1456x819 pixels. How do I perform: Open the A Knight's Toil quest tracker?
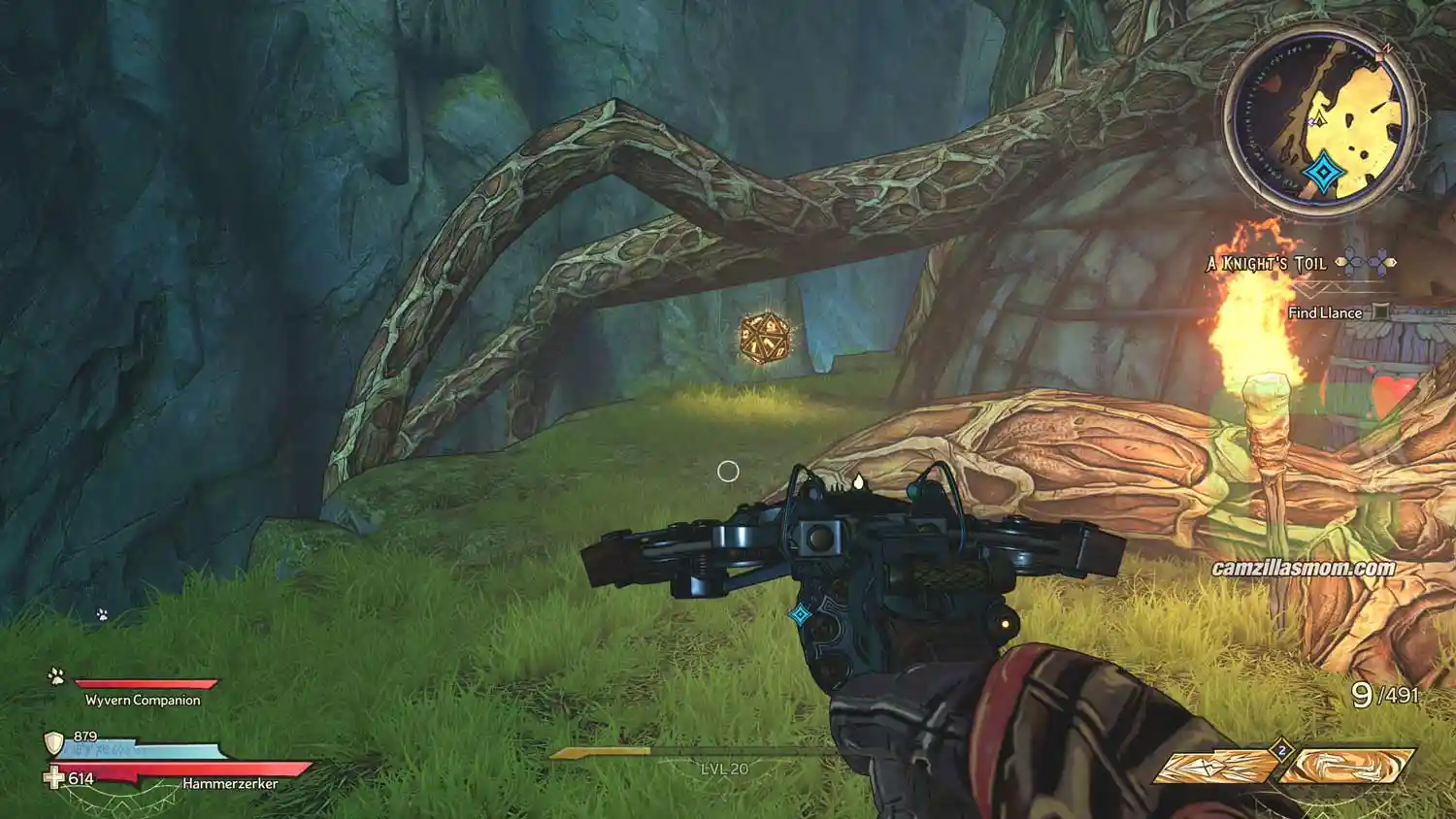(x=1267, y=263)
